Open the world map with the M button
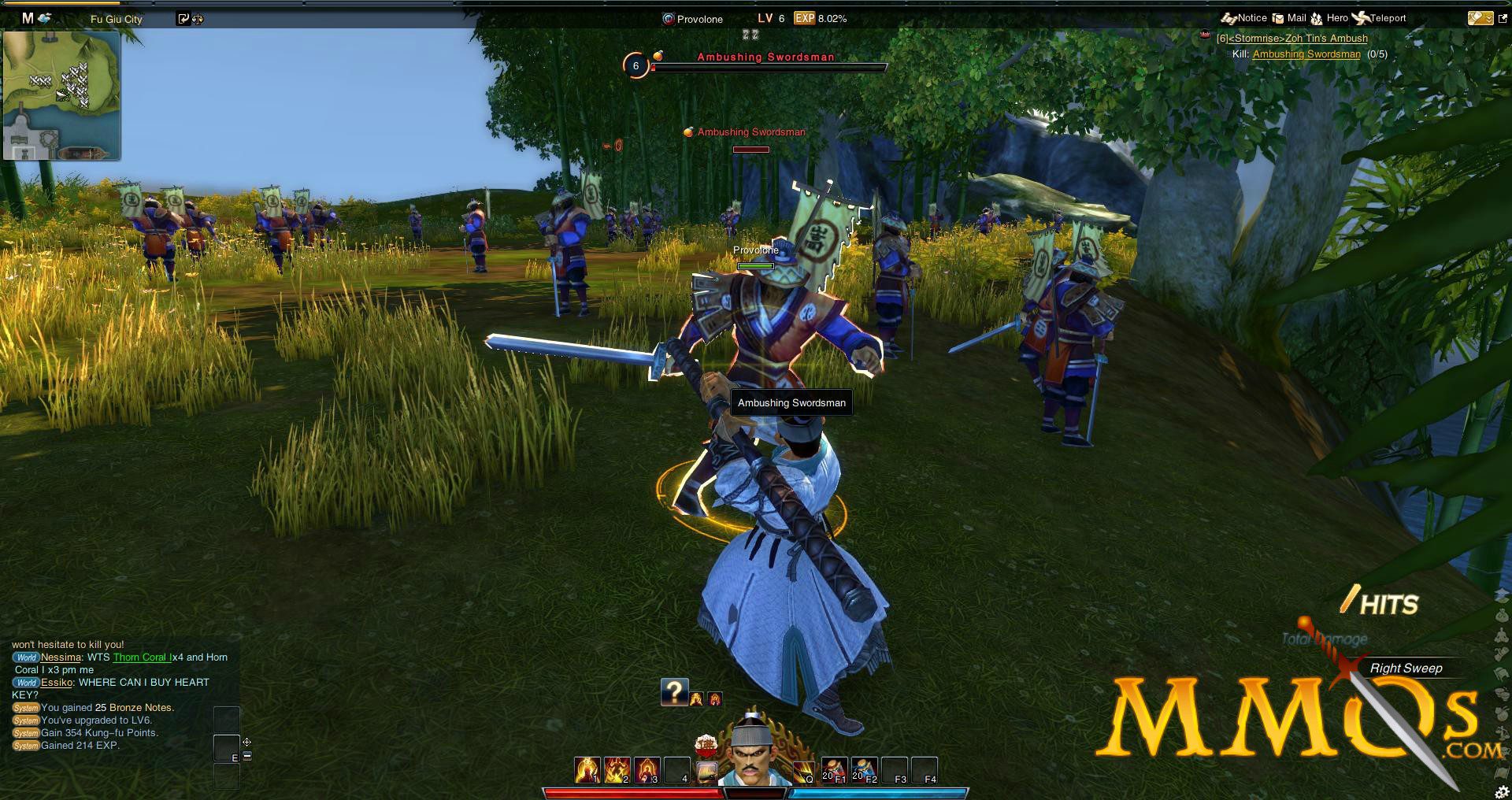Screen dimensions: 1512x800 pyautogui.click(x=26, y=18)
